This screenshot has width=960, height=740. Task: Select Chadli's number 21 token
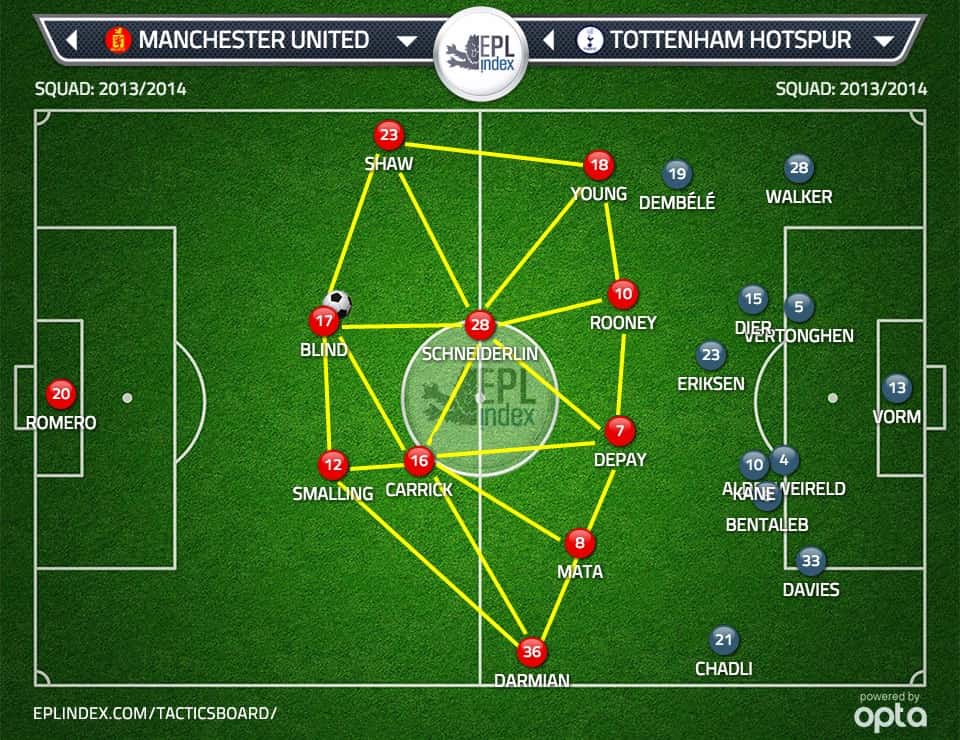coord(723,640)
